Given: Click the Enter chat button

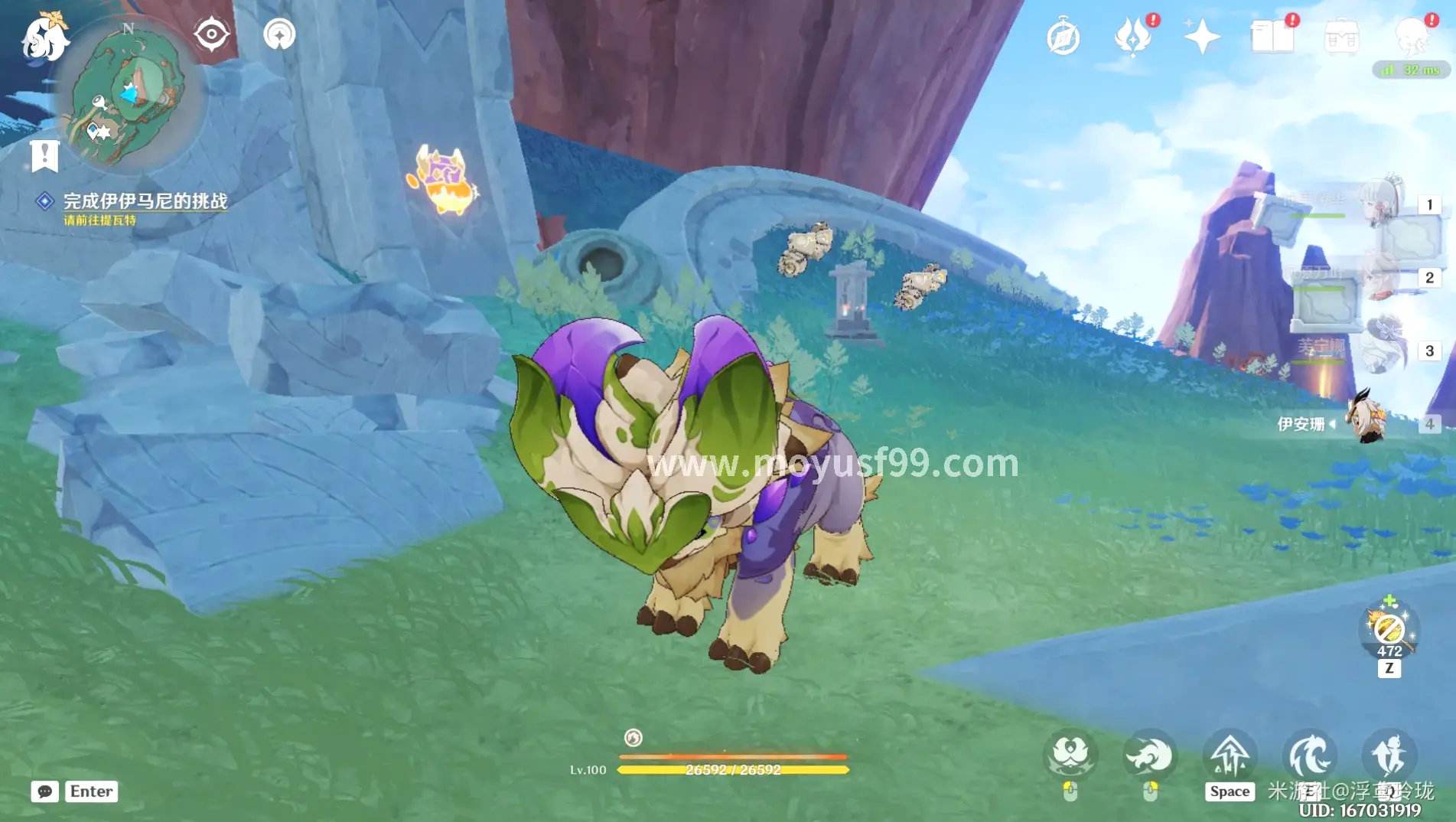Looking at the screenshot, I should [x=90, y=791].
